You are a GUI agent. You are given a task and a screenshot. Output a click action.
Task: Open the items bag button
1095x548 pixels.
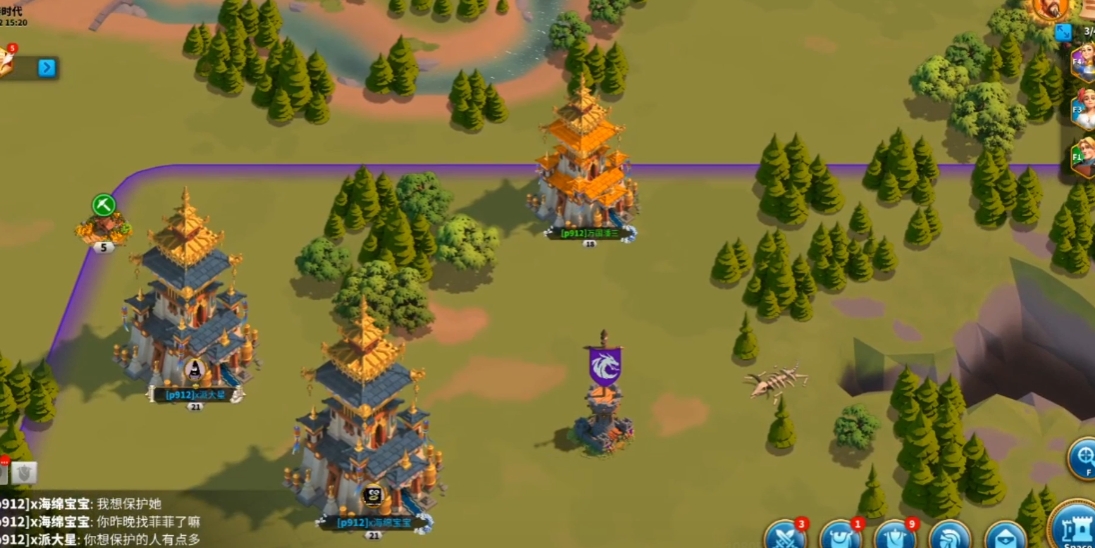(838, 536)
